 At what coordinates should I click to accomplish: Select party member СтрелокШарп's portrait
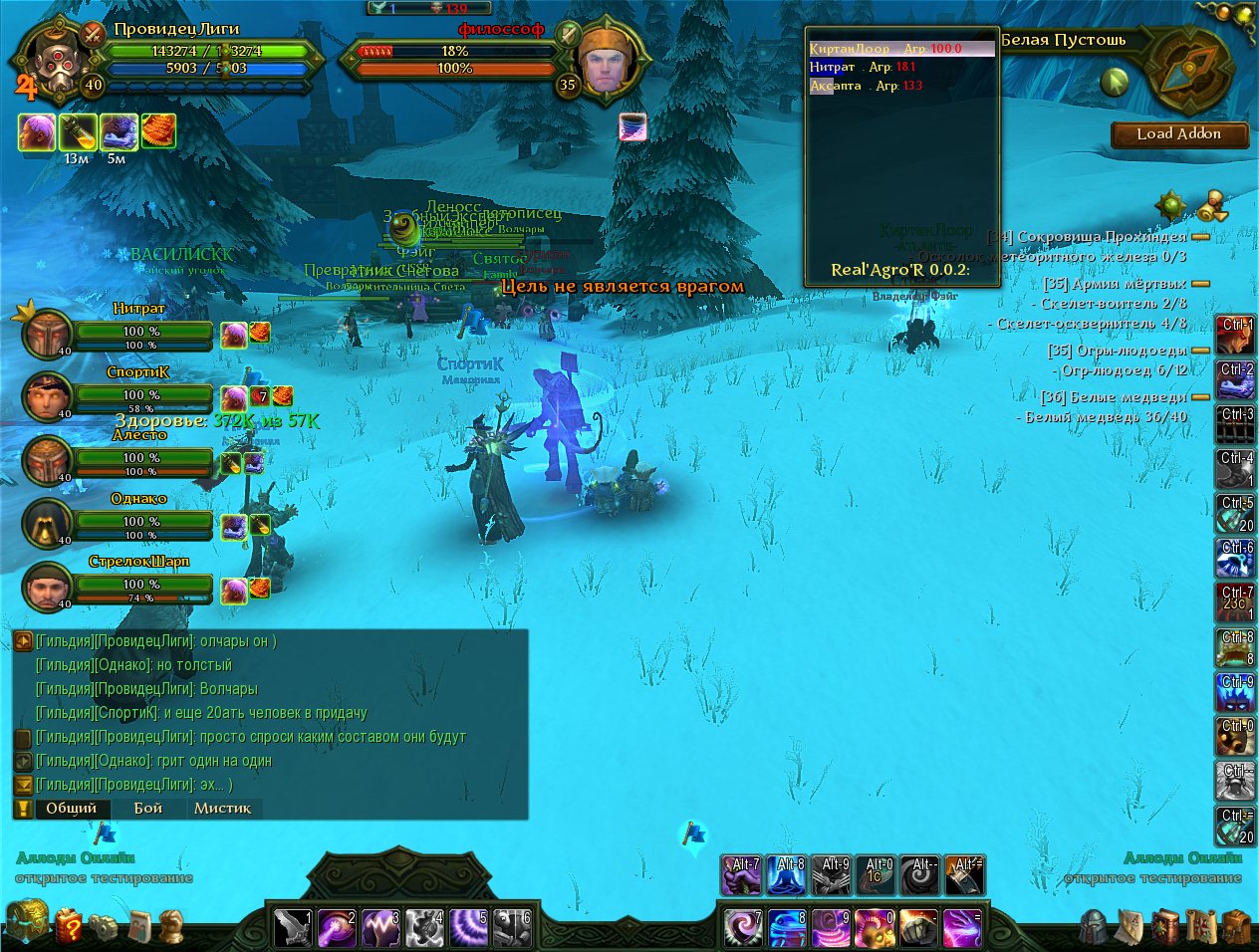point(46,586)
